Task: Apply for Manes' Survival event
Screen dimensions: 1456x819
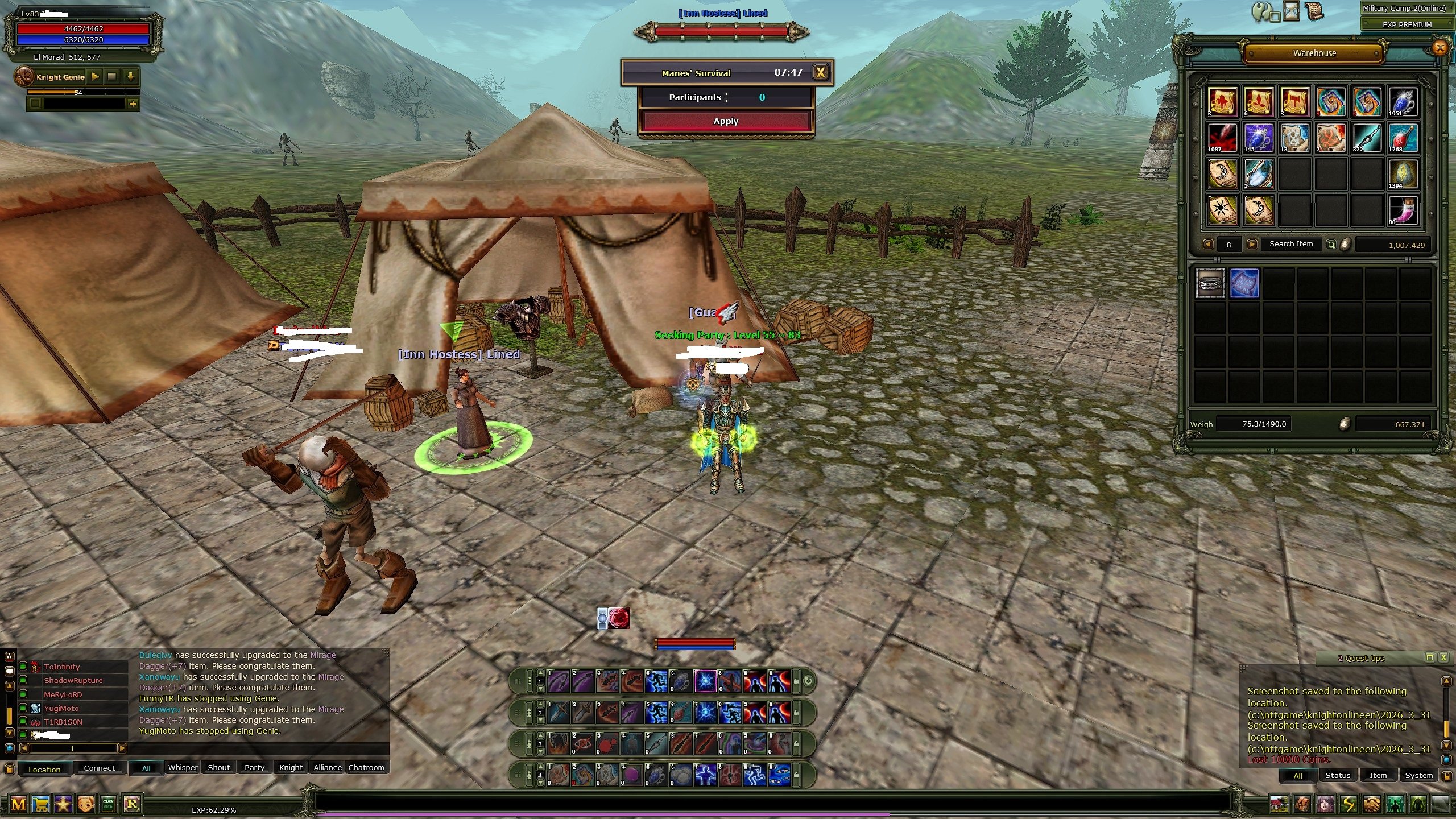Action: [726, 121]
